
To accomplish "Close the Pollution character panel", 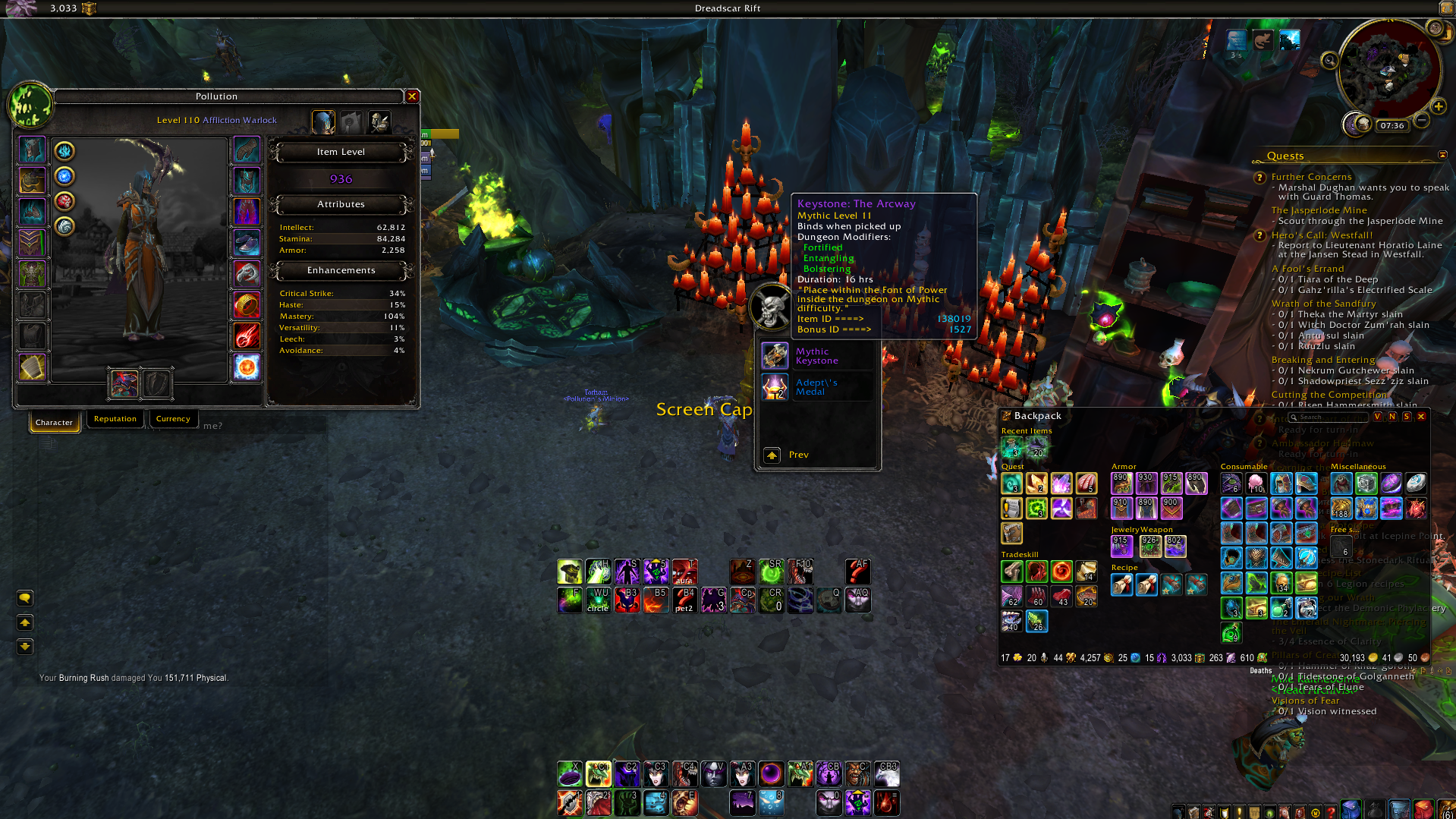I will tap(412, 96).
